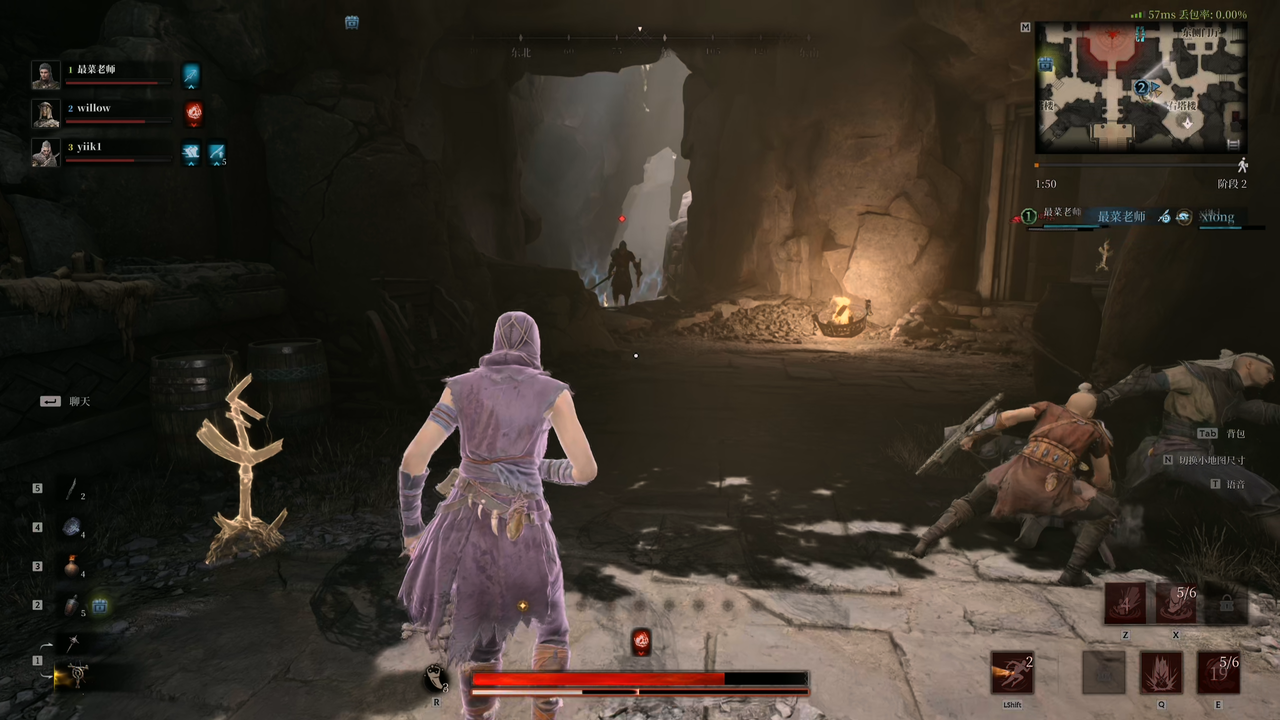The width and height of the screenshot is (1280, 720).
Task: Click the red skull status icon above health bar
Action: coord(641,642)
